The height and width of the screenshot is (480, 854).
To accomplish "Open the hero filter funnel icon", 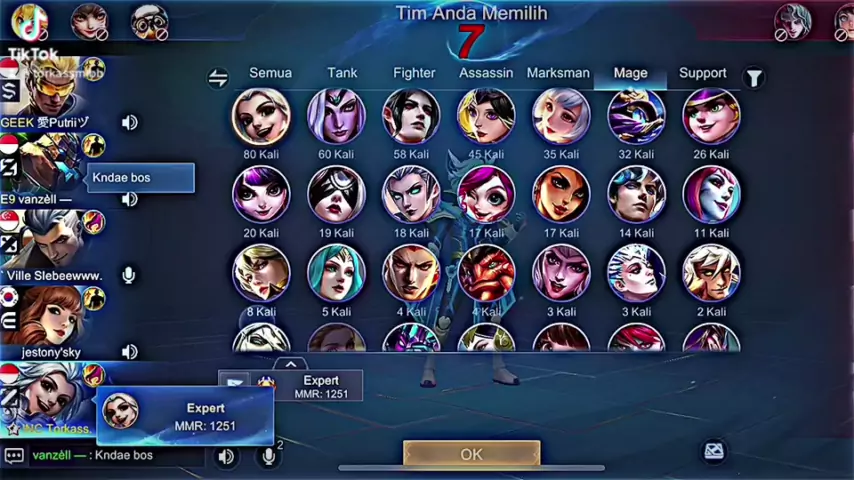I will tap(755, 77).
